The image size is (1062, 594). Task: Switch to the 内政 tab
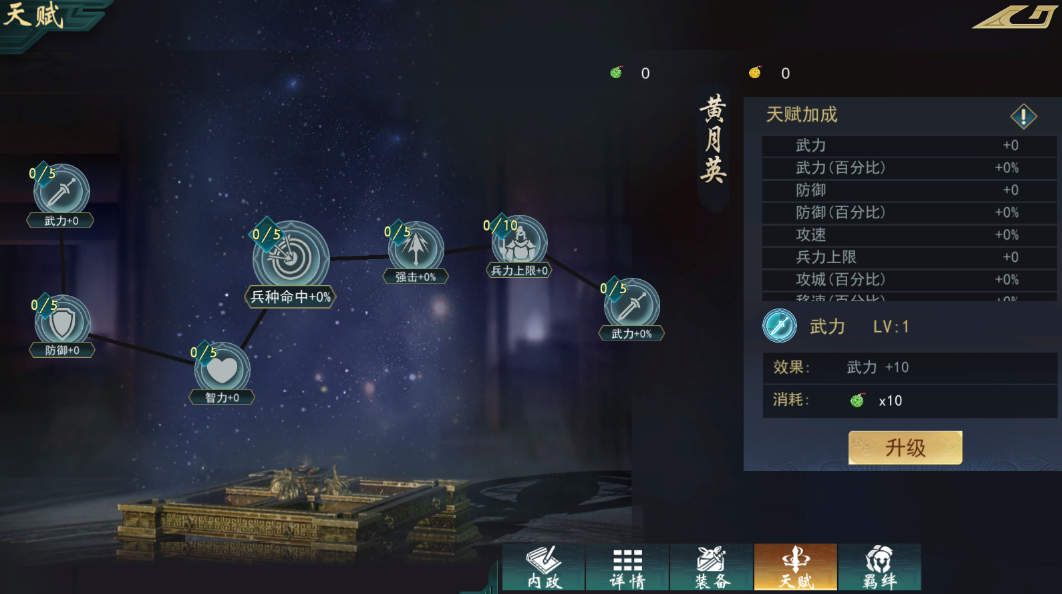click(543, 567)
